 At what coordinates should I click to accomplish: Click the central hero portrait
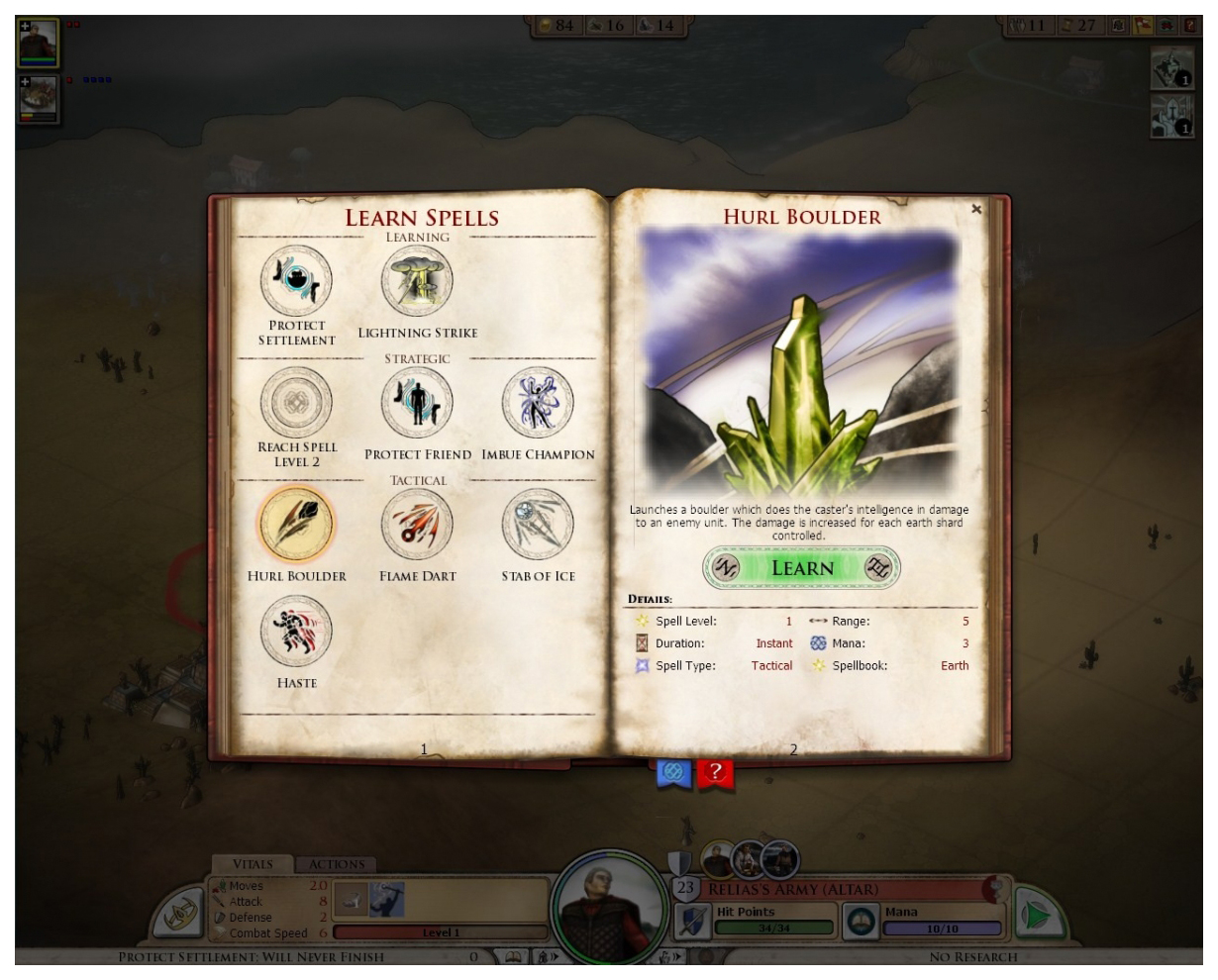tap(609, 906)
